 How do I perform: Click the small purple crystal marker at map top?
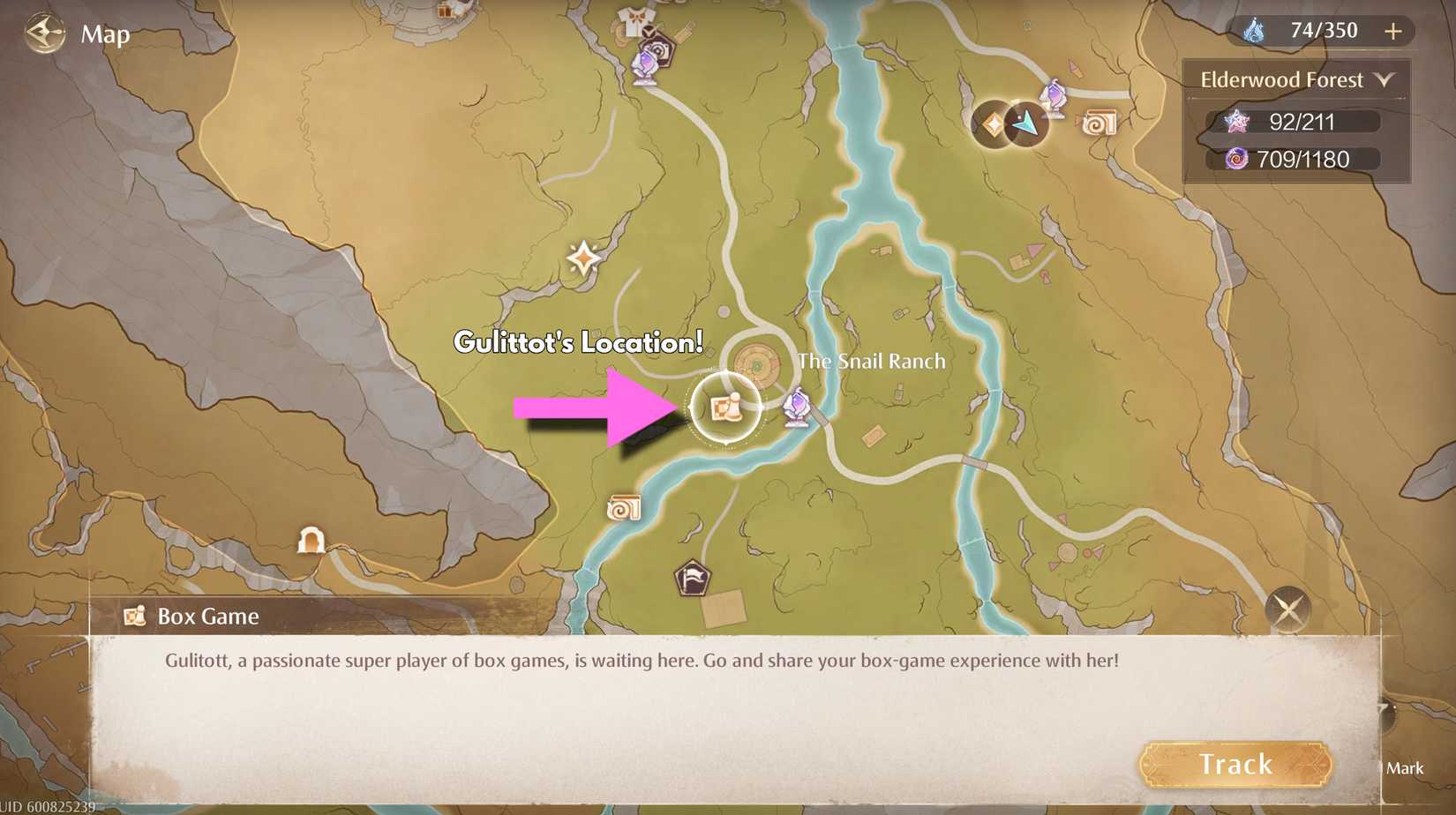tap(1054, 97)
